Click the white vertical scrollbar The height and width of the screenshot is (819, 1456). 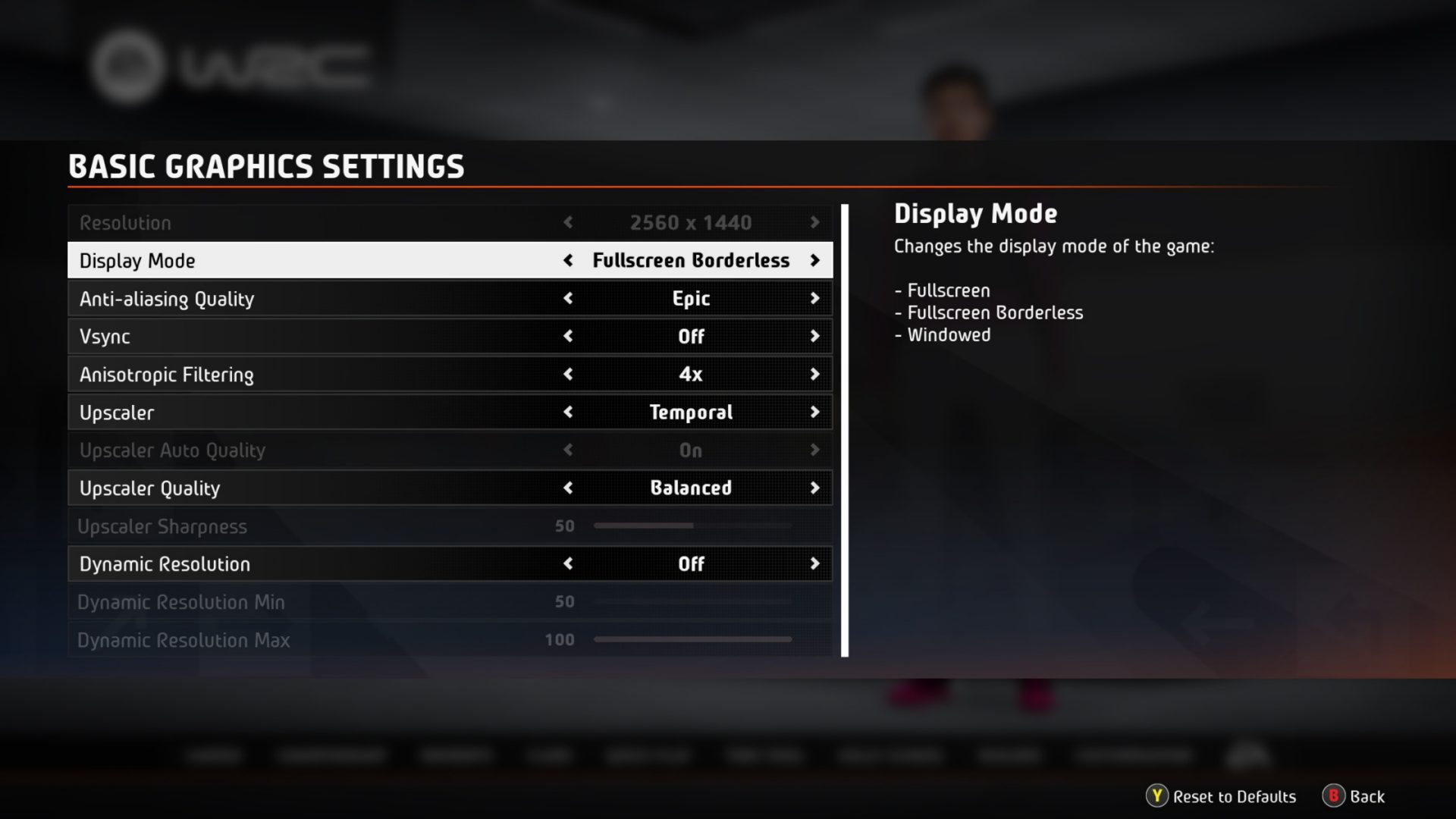pos(847,428)
